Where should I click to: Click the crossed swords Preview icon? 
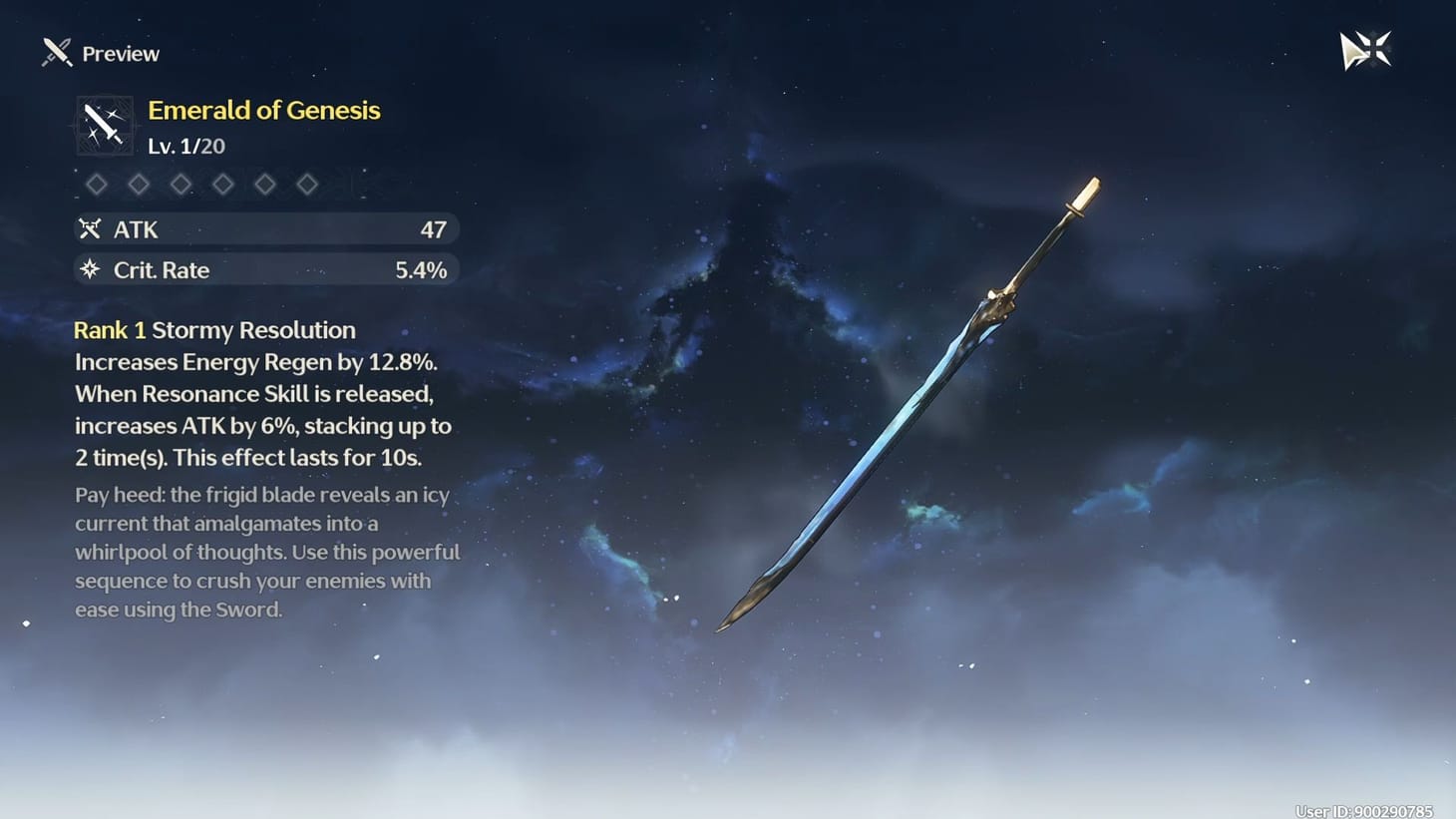click(x=55, y=52)
